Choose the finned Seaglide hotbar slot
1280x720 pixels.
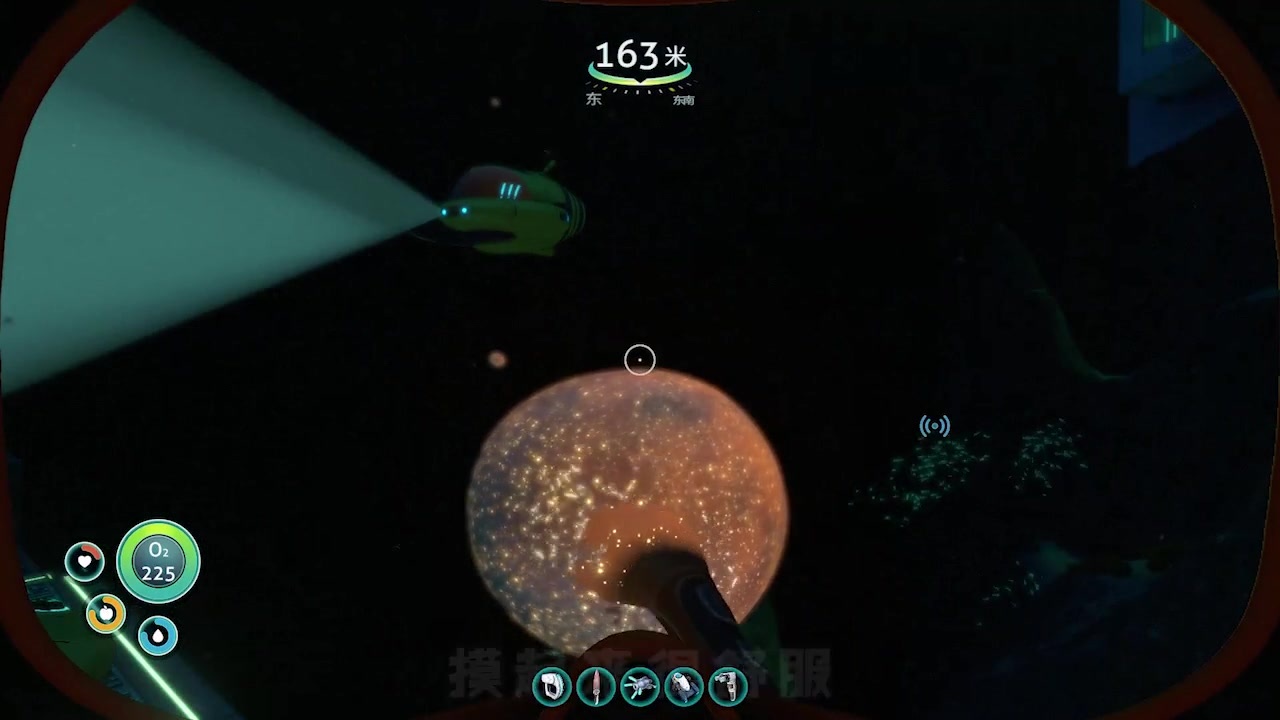[640, 686]
